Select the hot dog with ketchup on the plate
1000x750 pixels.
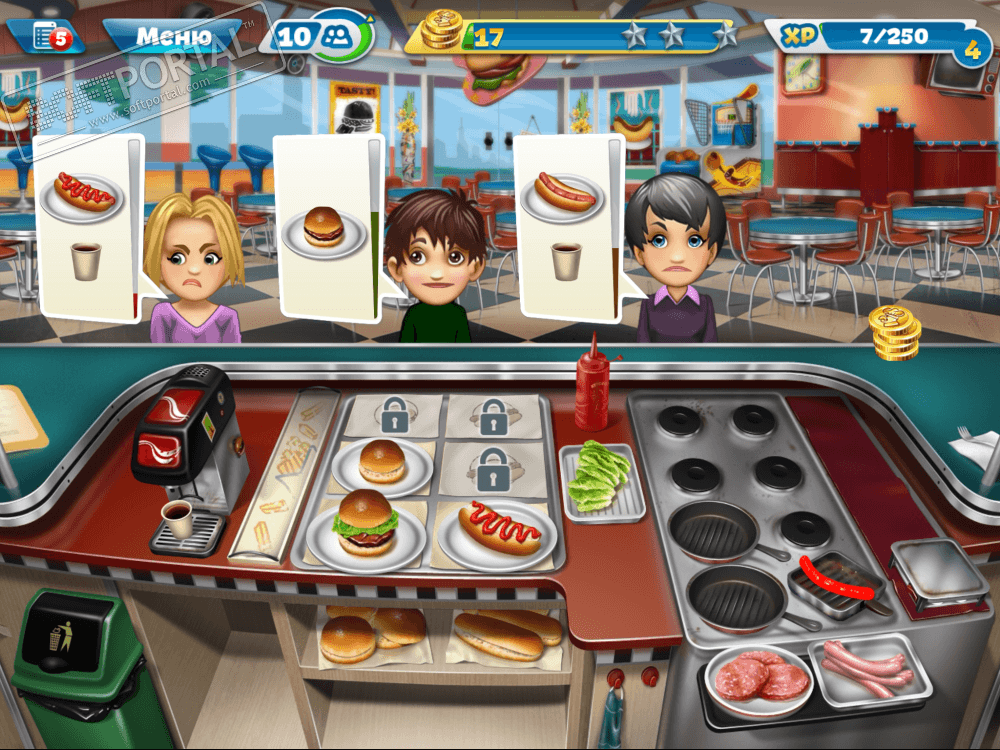coord(499,529)
